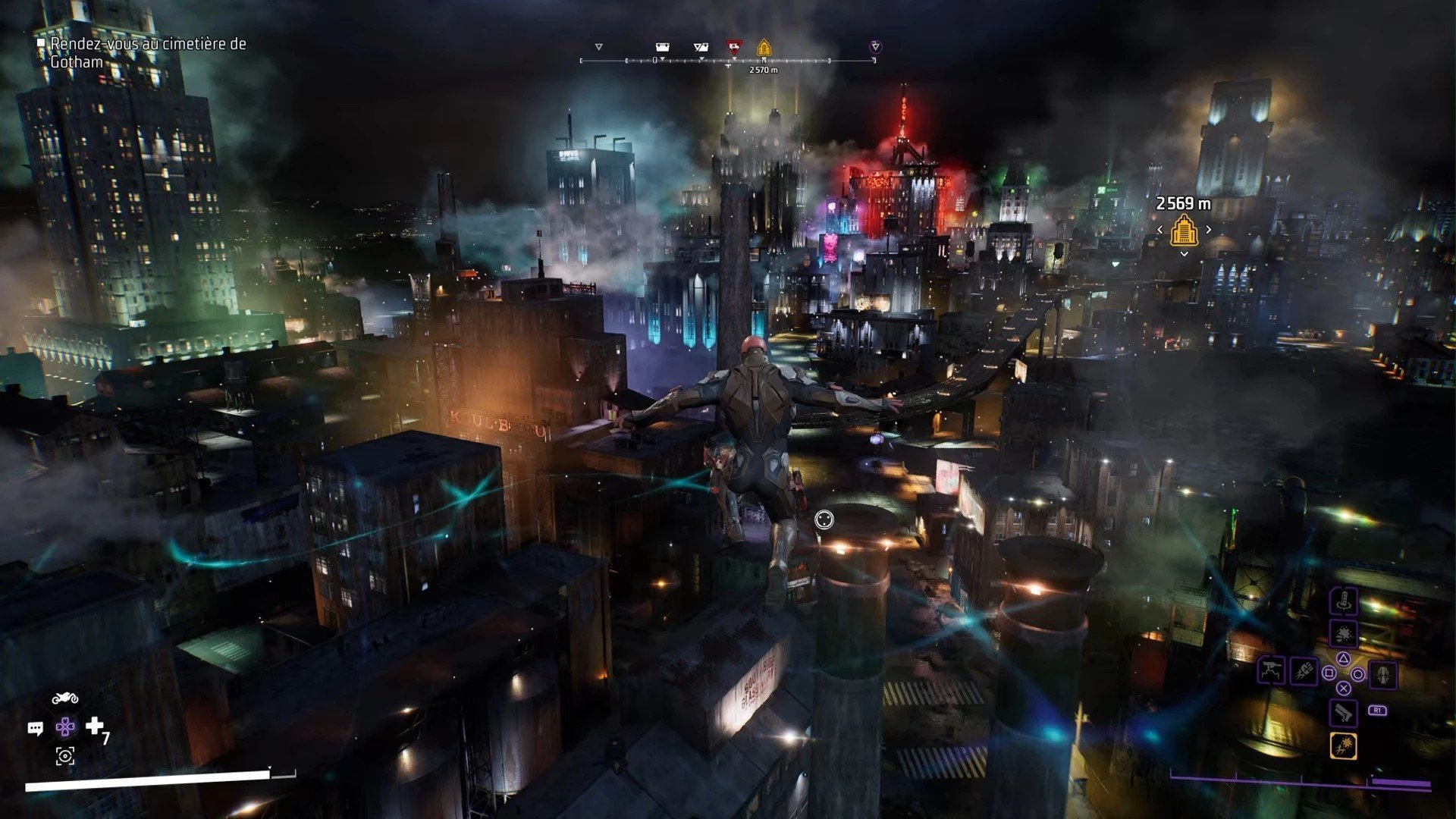
Task: Activate the AR scan target icon
Action: [x=65, y=756]
